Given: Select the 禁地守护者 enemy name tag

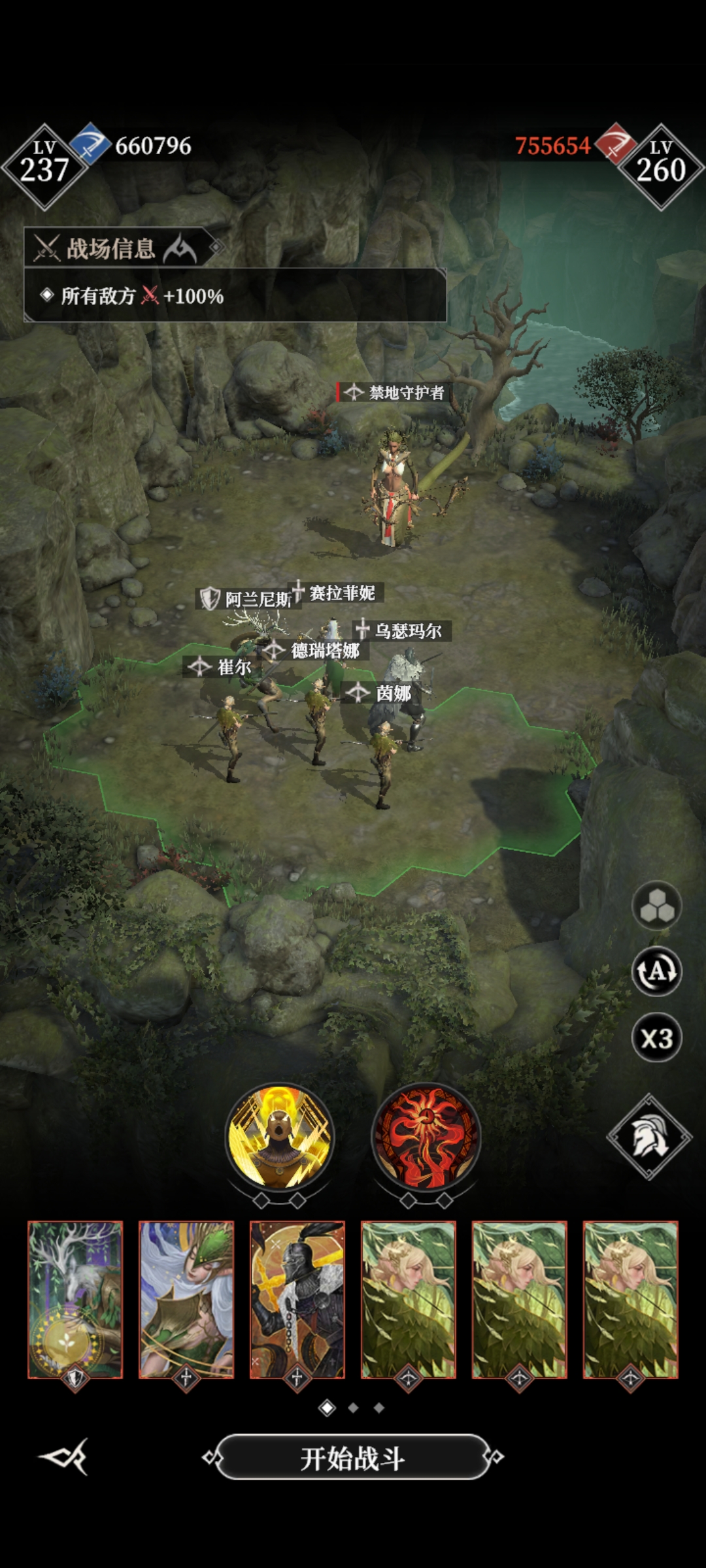Looking at the screenshot, I should coord(395,393).
